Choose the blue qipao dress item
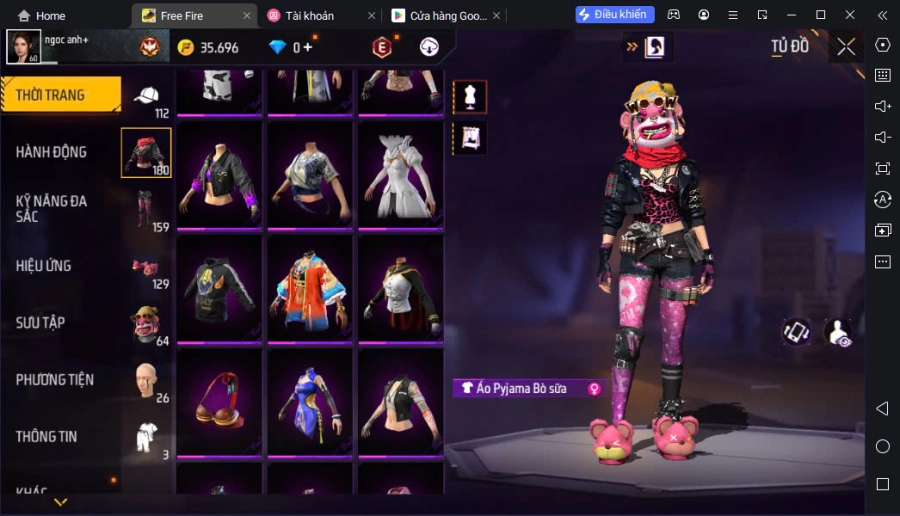900x516 pixels. pyautogui.click(x=309, y=402)
